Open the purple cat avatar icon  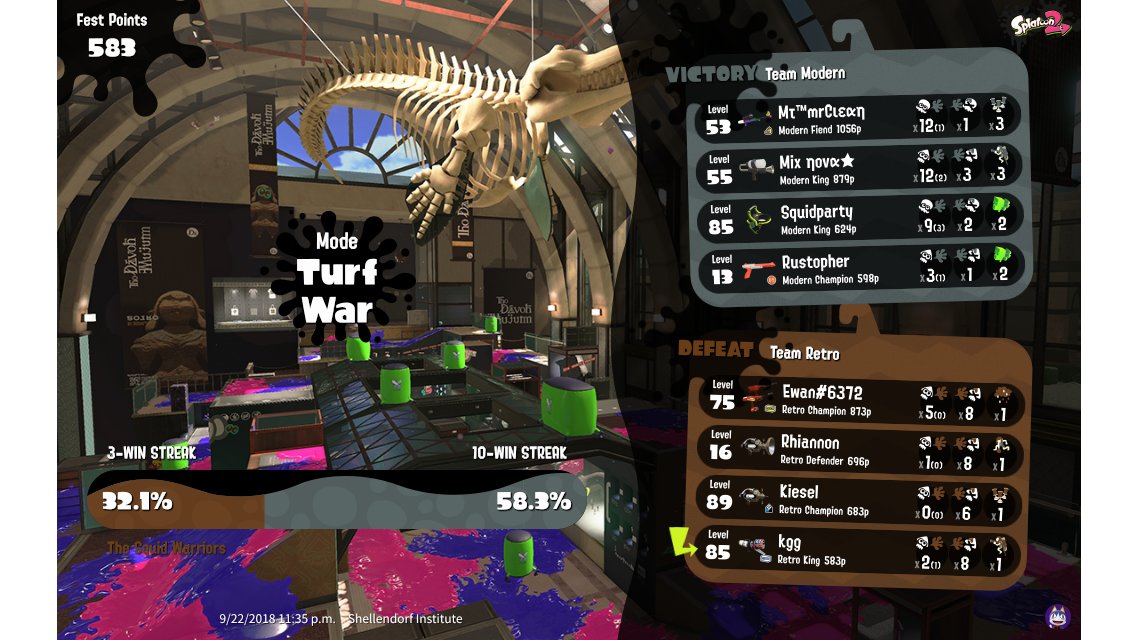click(x=1057, y=617)
